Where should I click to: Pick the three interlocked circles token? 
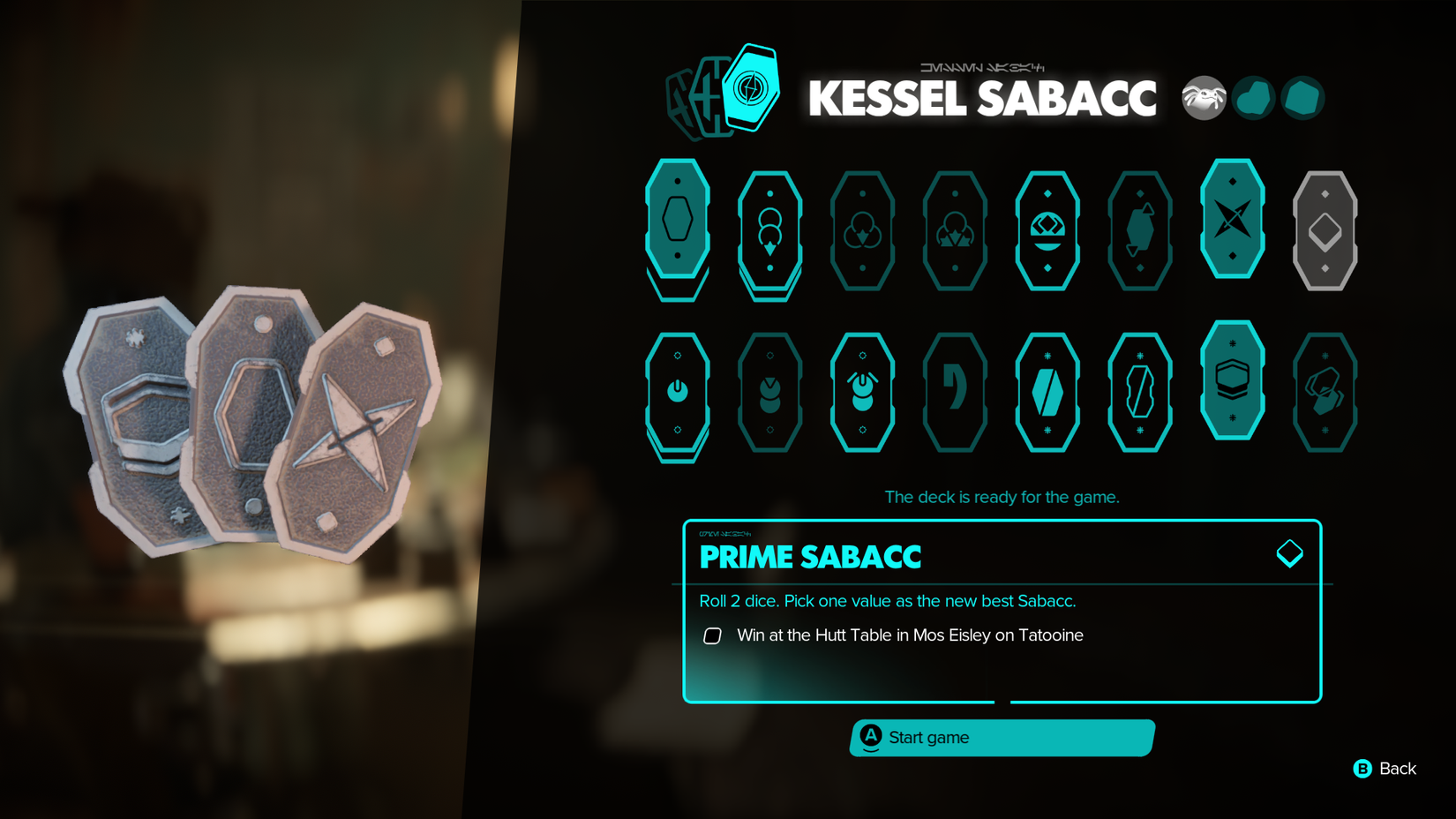pos(862,231)
